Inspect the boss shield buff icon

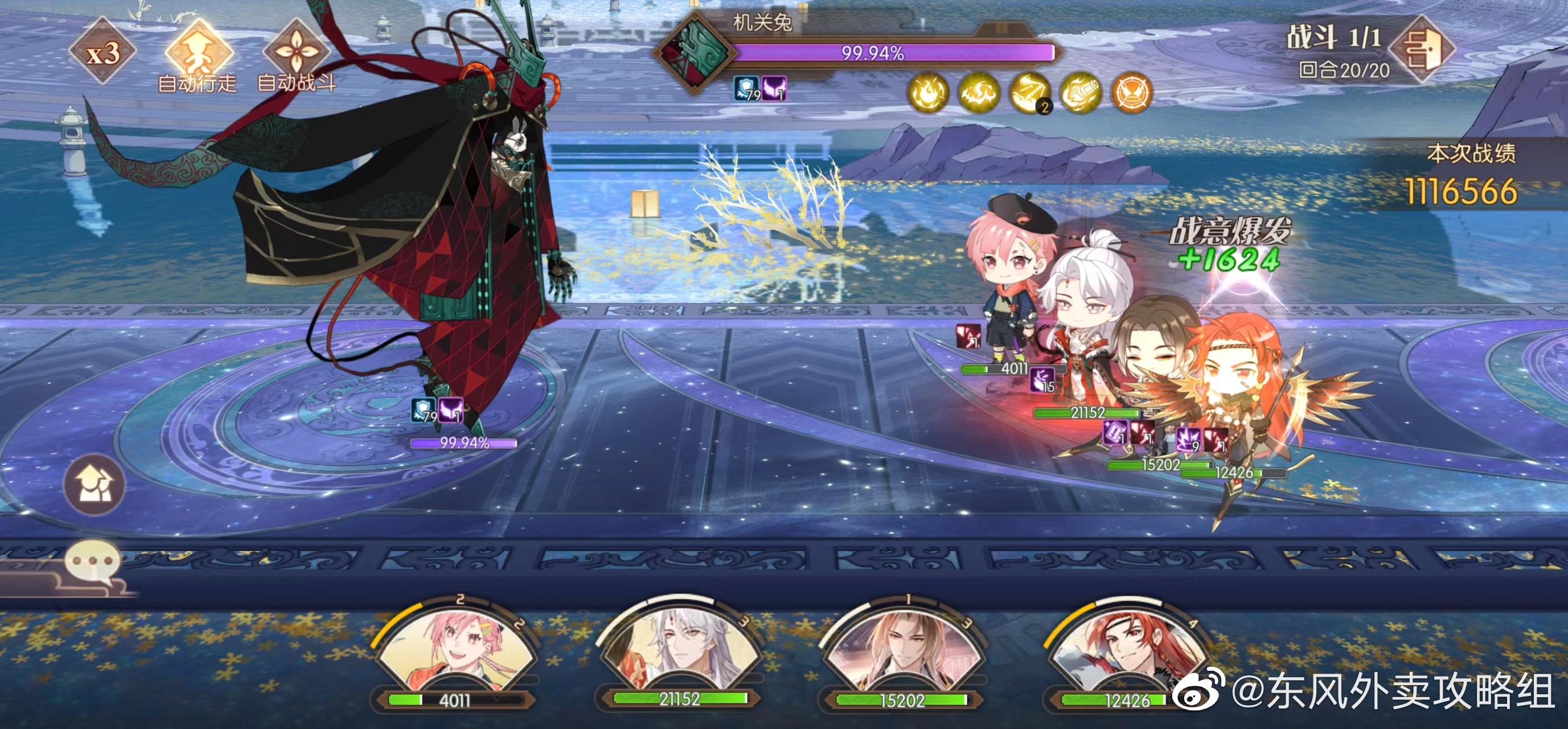pyautogui.click(x=746, y=89)
